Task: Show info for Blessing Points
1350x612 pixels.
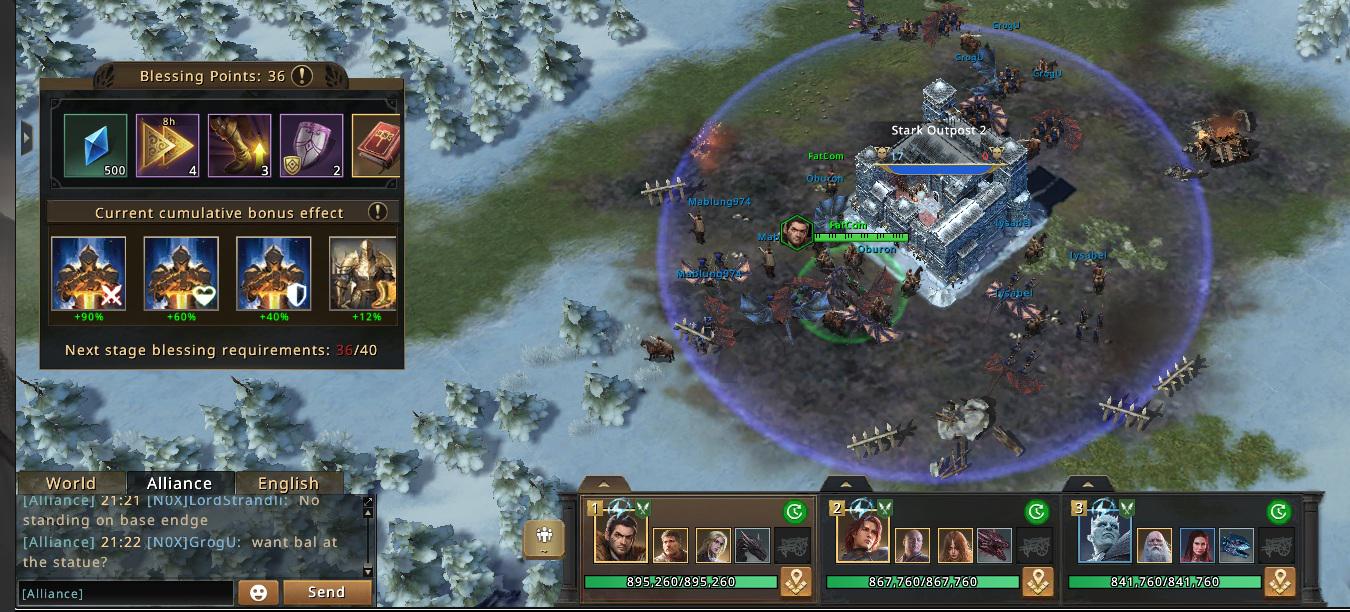Action: (301, 76)
